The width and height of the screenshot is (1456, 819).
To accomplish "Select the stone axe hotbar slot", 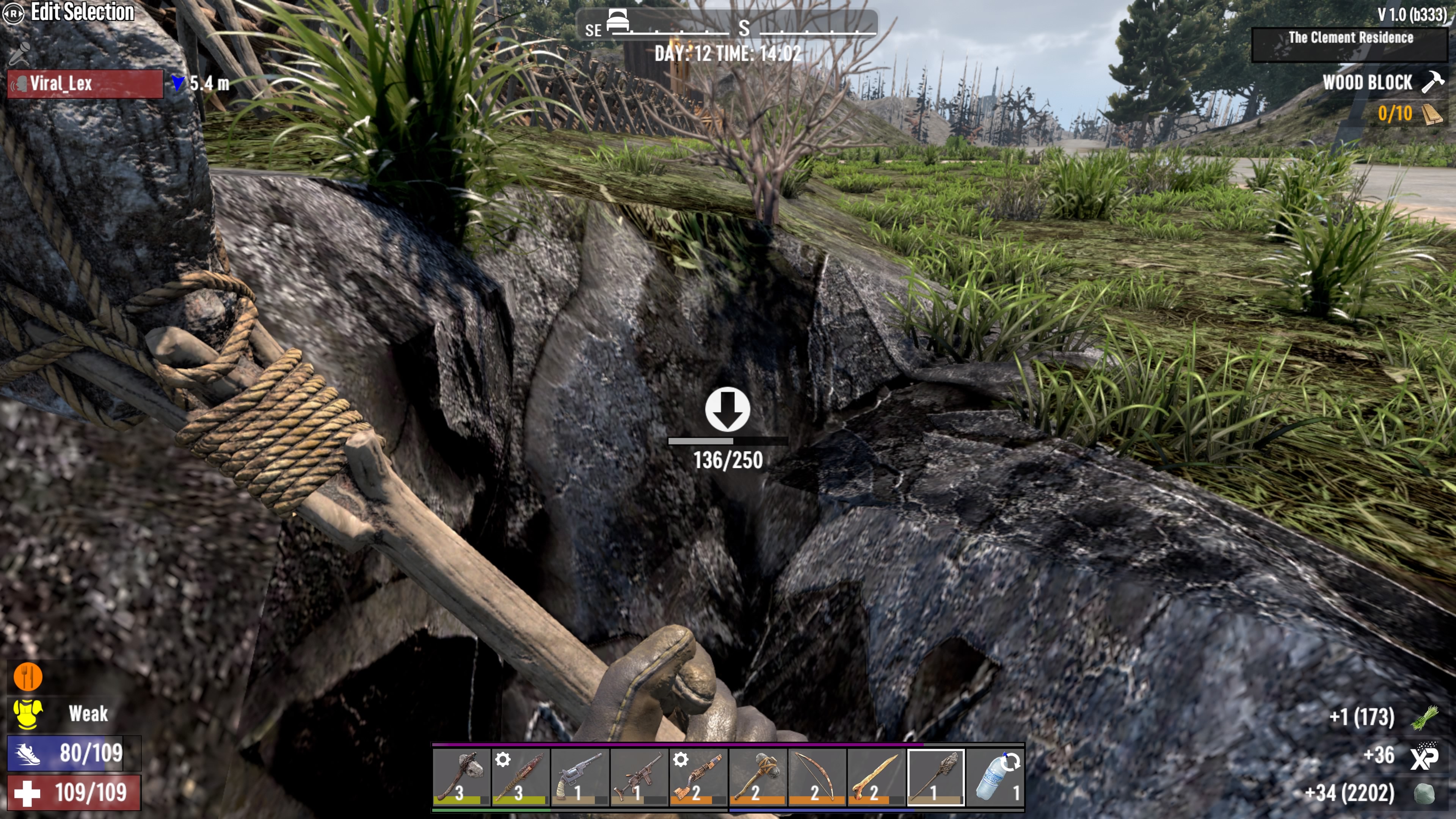I will pos(461,777).
